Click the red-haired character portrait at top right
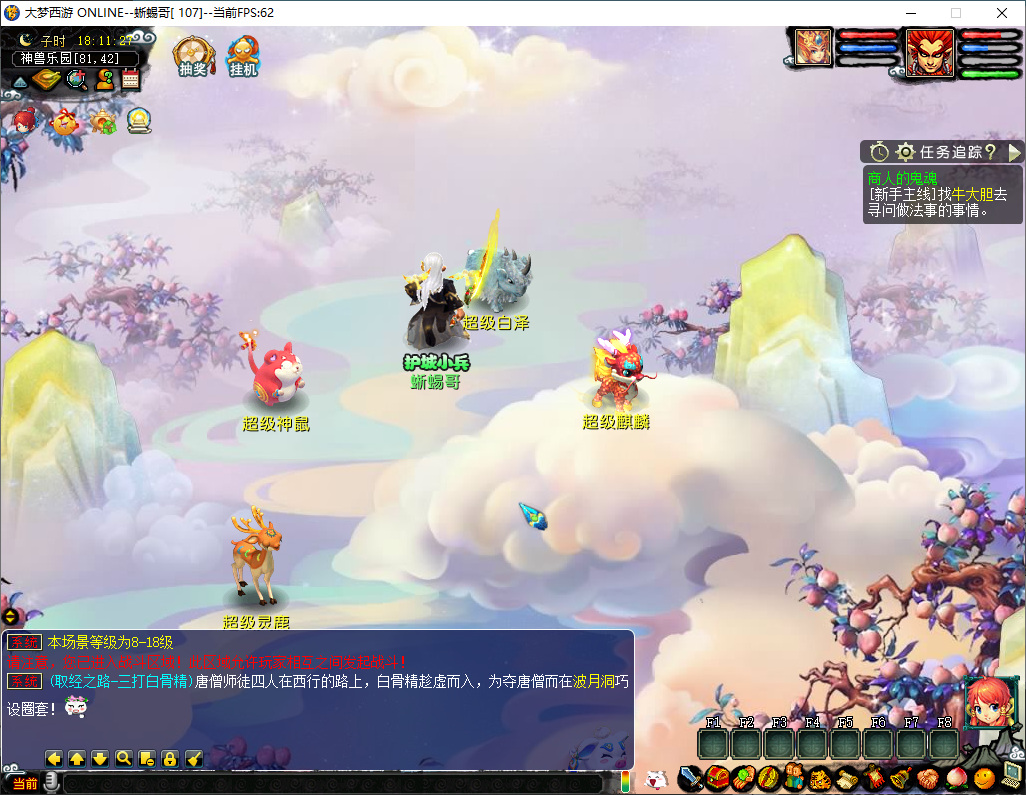This screenshot has height=795, width=1026. point(930,52)
